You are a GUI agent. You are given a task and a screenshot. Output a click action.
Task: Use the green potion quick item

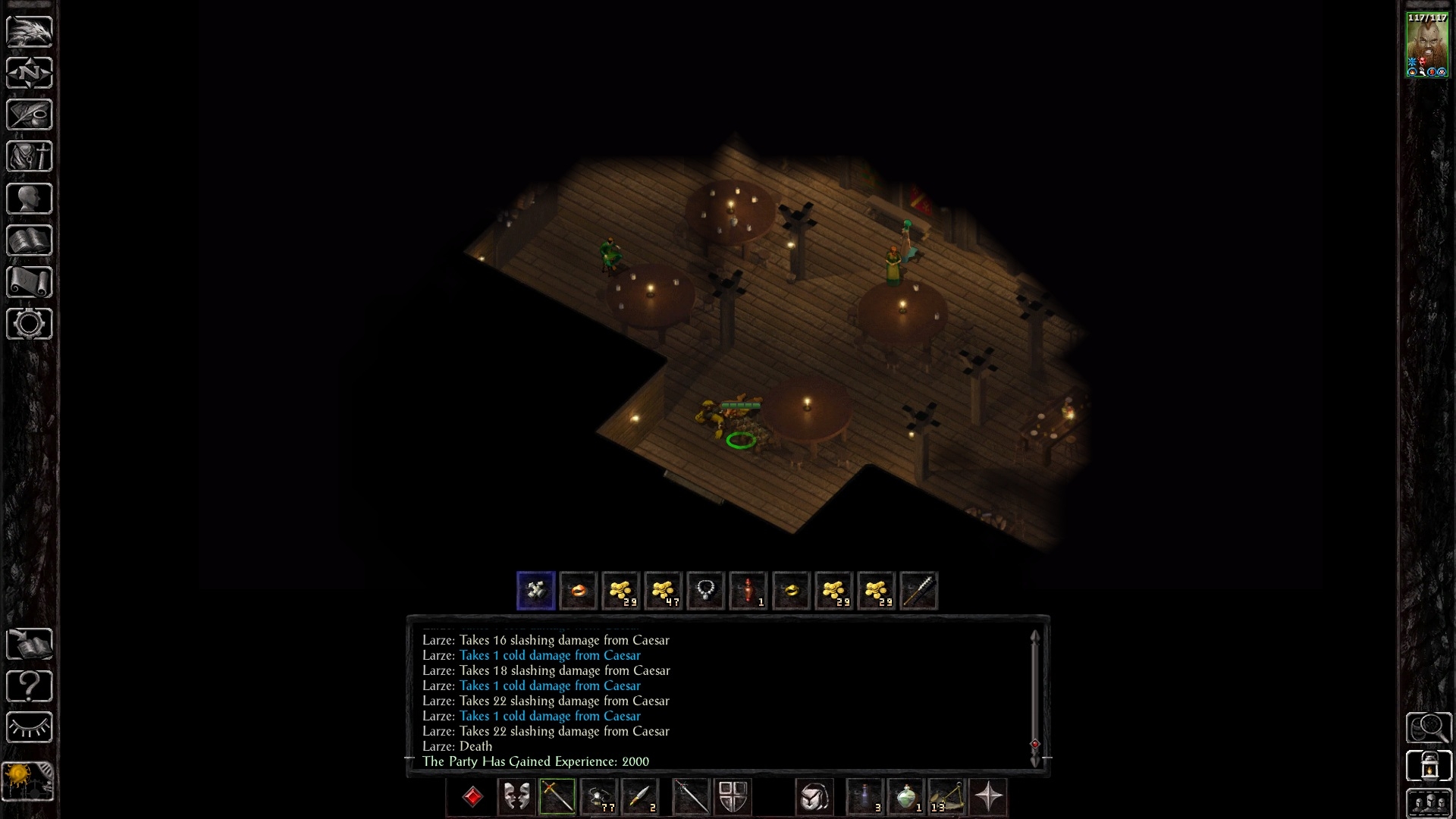pyautogui.click(x=905, y=797)
